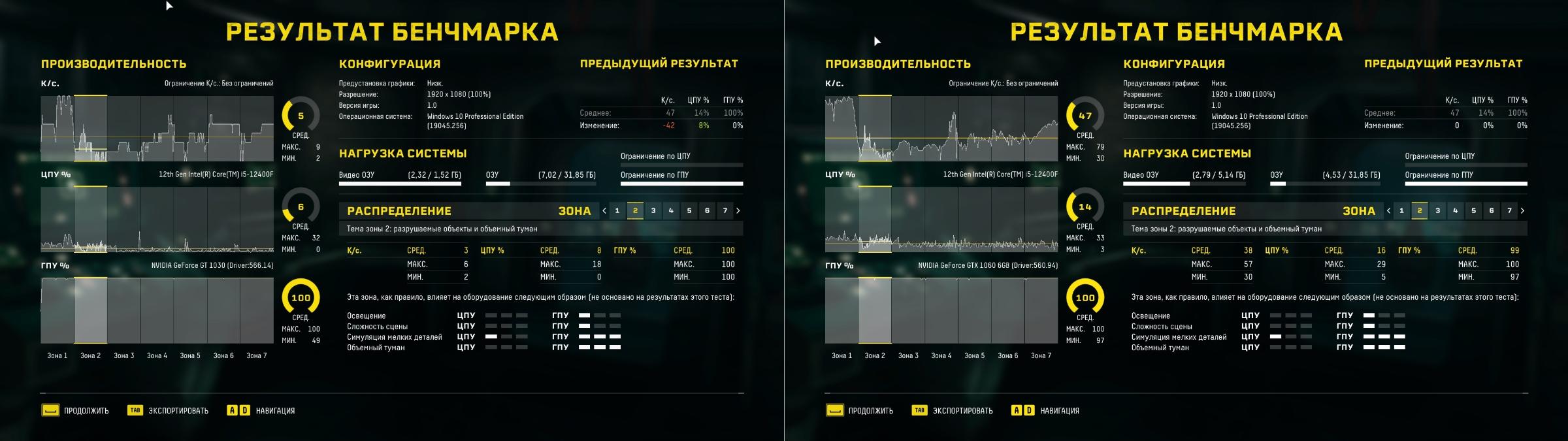Click next-zone arrow in the GTX 1060 results
The image size is (1568, 441).
pyautogui.click(x=1523, y=210)
